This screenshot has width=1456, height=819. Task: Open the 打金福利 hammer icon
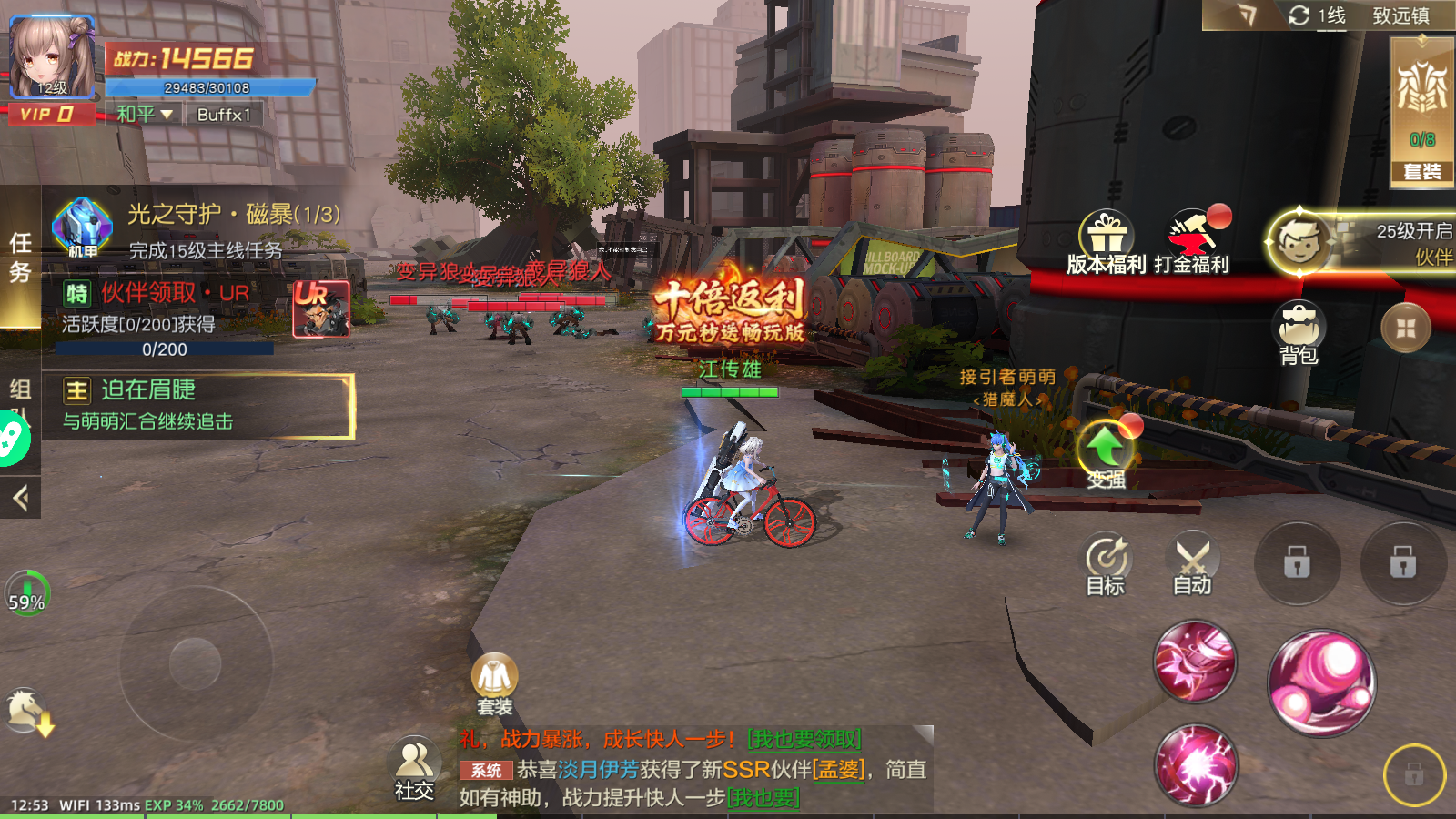pos(1192,241)
